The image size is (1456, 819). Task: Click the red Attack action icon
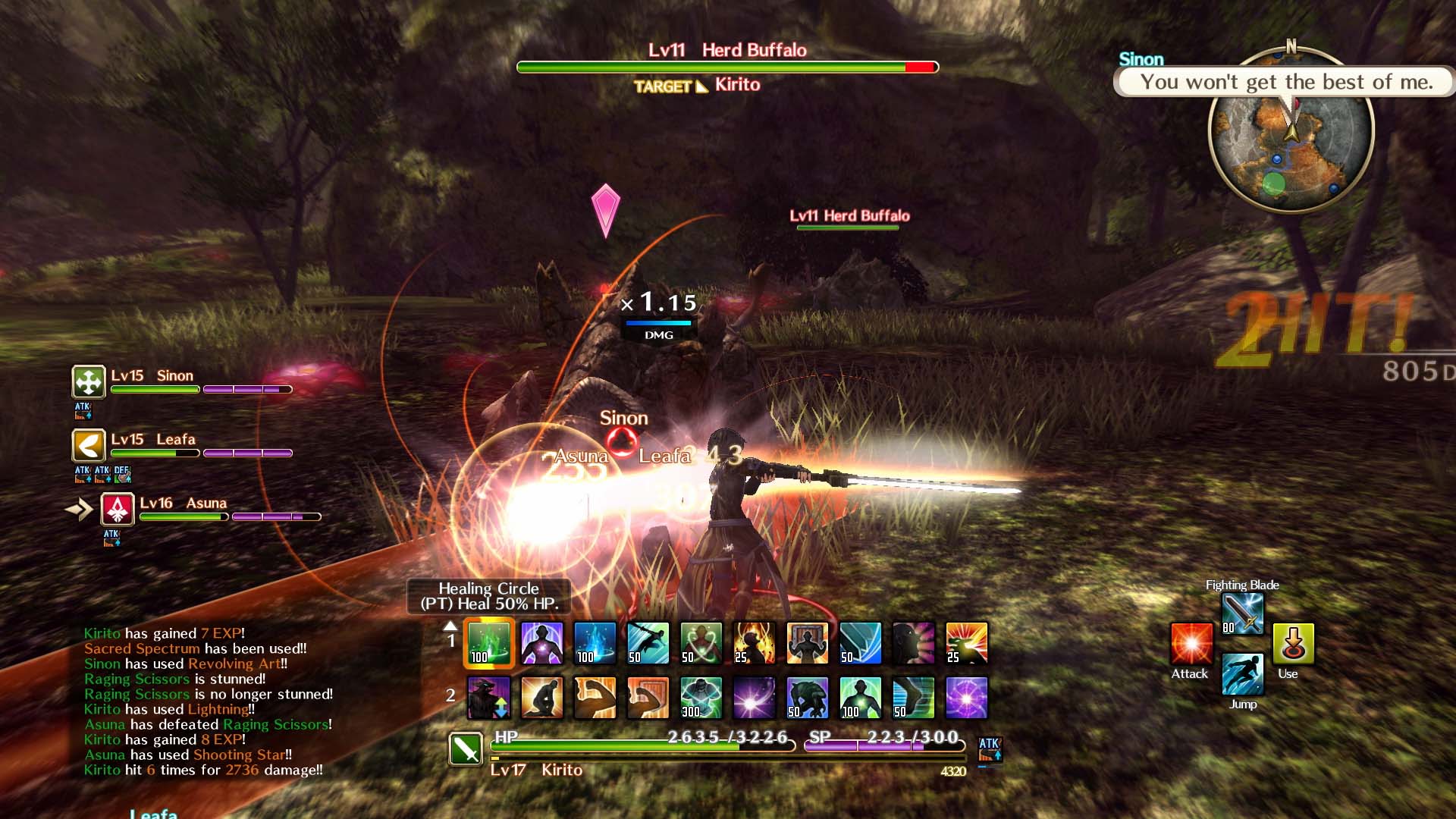tap(1191, 644)
